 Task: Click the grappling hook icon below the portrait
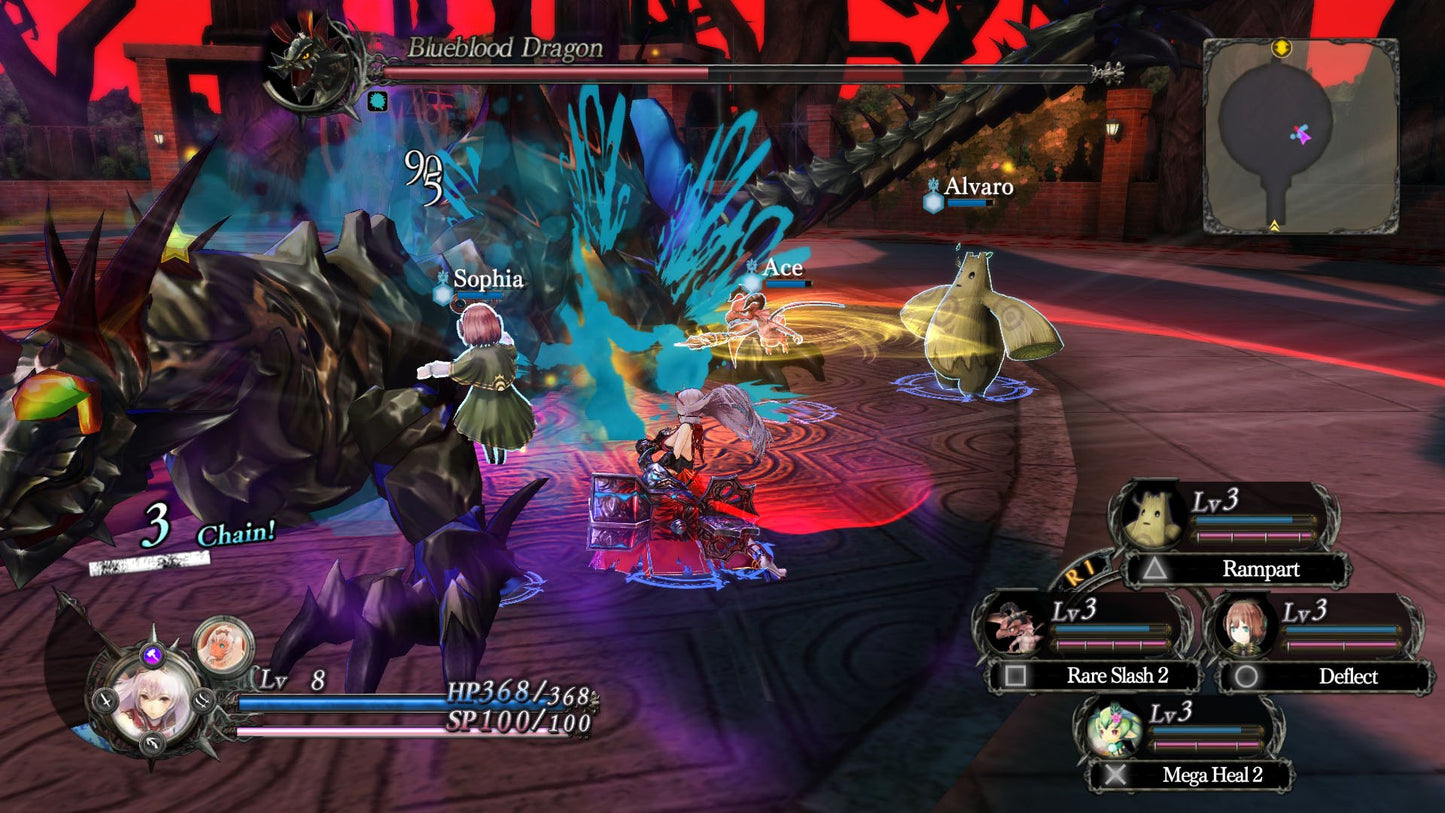[x=152, y=743]
